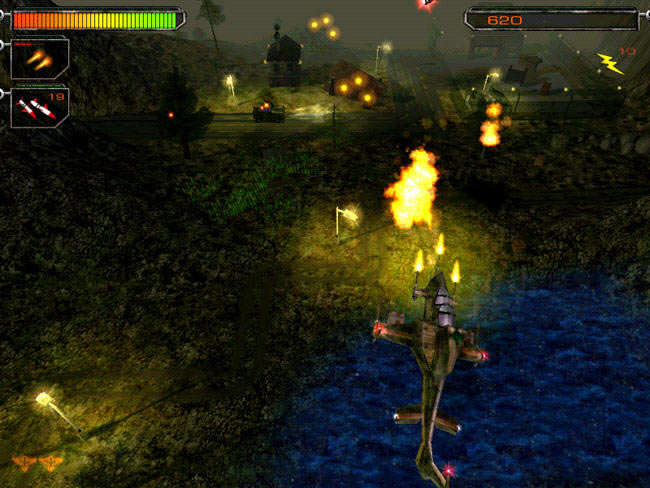This screenshot has height=488, width=650.
Task: Activate the yellow lightning bolt special
Action: tap(609, 64)
